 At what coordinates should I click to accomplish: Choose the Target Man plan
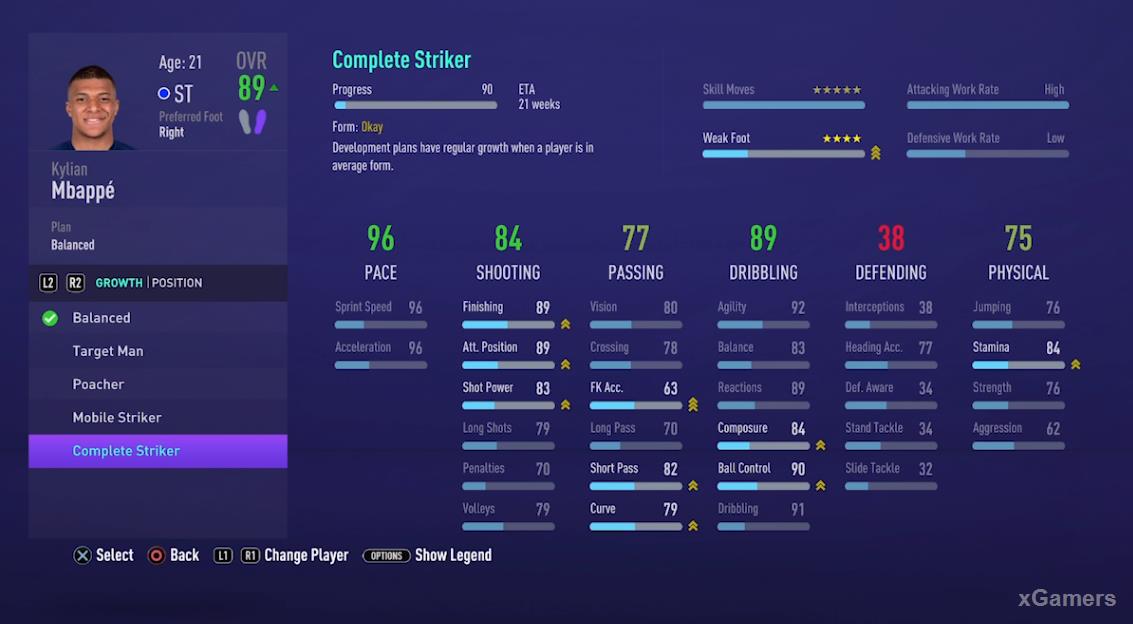point(108,351)
